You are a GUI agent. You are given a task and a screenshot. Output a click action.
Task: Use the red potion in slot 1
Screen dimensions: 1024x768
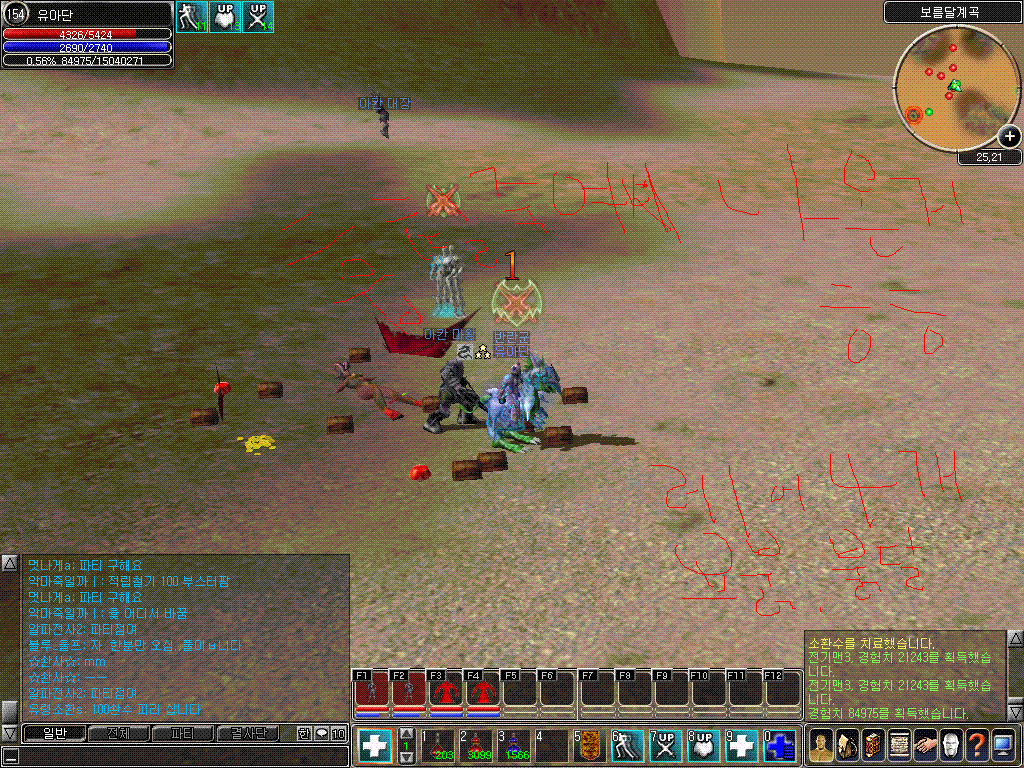tap(438, 746)
